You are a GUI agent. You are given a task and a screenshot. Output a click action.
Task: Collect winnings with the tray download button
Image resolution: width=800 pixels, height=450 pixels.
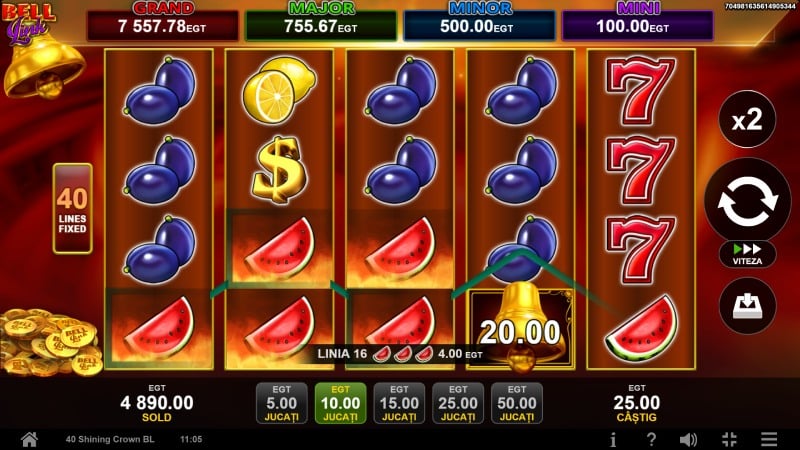[747, 306]
